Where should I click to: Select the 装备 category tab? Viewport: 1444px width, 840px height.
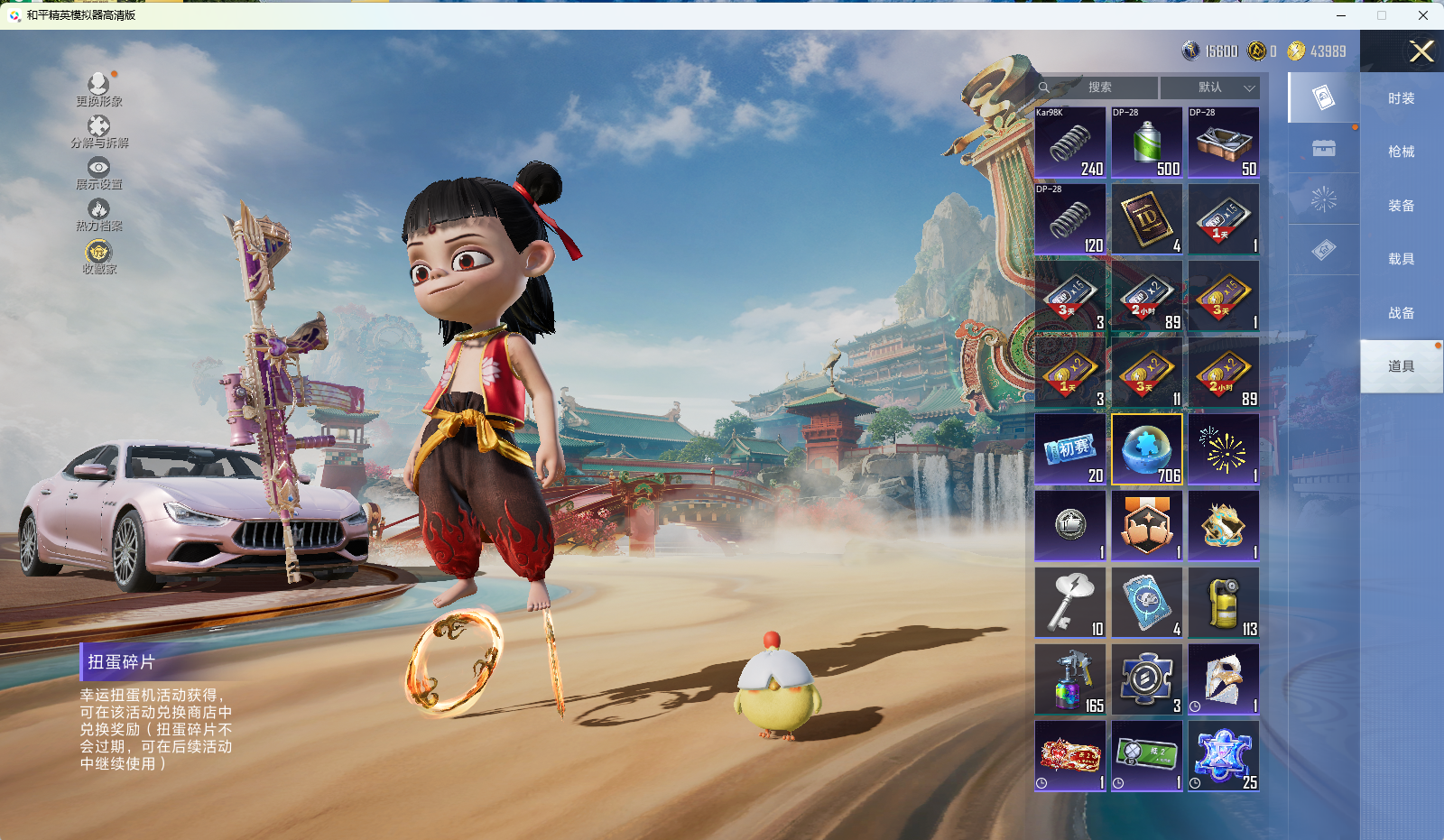pos(1401,206)
